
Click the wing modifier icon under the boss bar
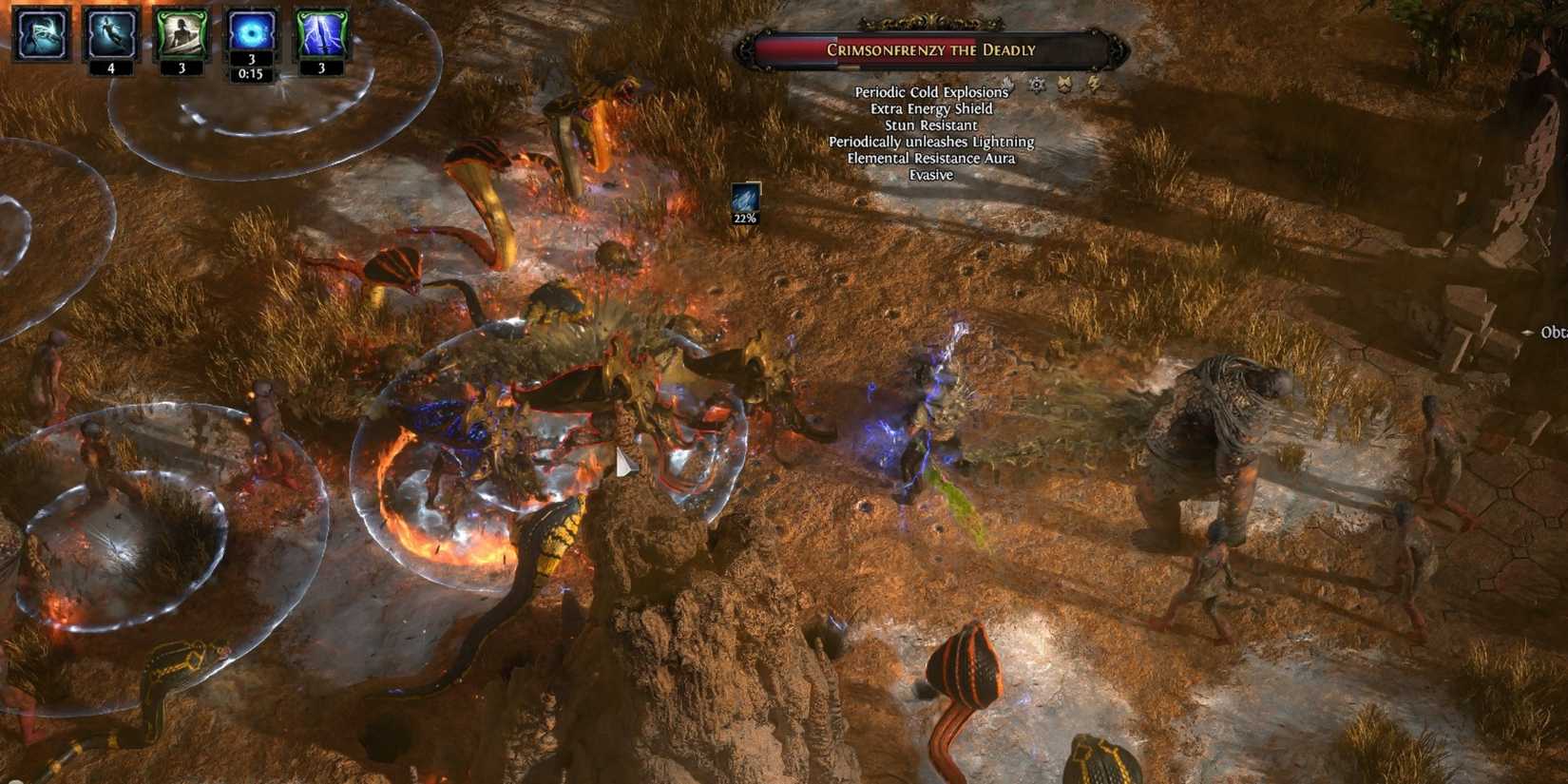1007,85
